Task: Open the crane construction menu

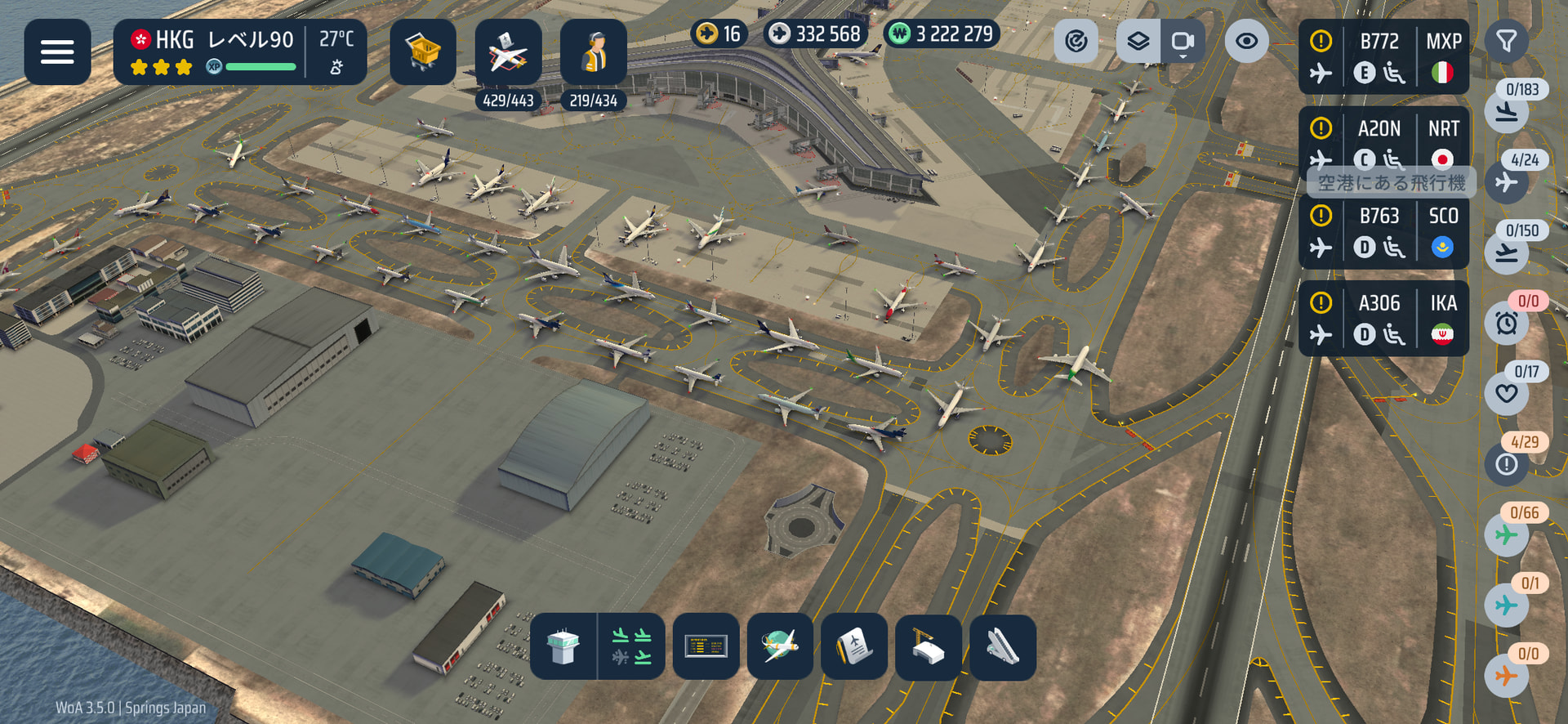Action: (928, 646)
